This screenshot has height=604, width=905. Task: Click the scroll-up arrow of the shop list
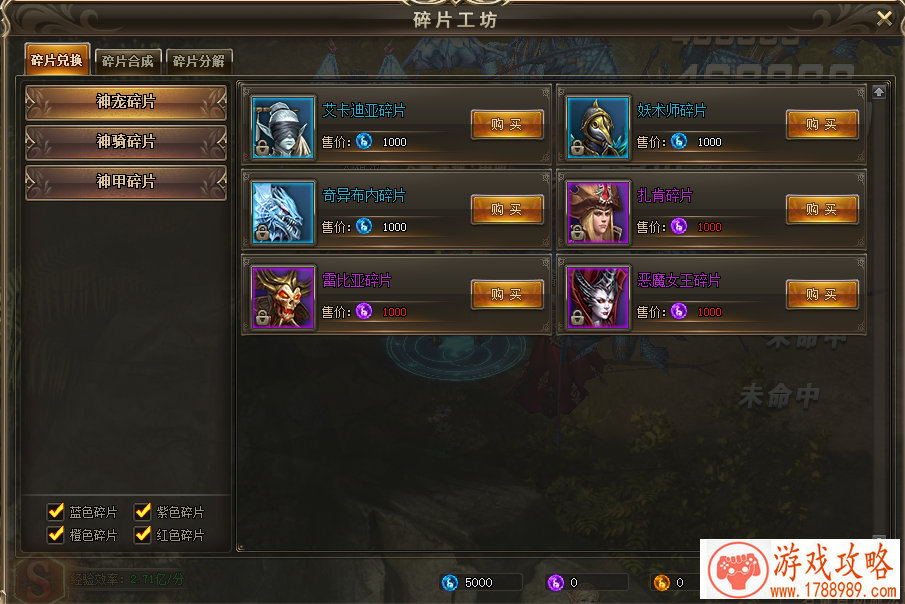[x=879, y=92]
